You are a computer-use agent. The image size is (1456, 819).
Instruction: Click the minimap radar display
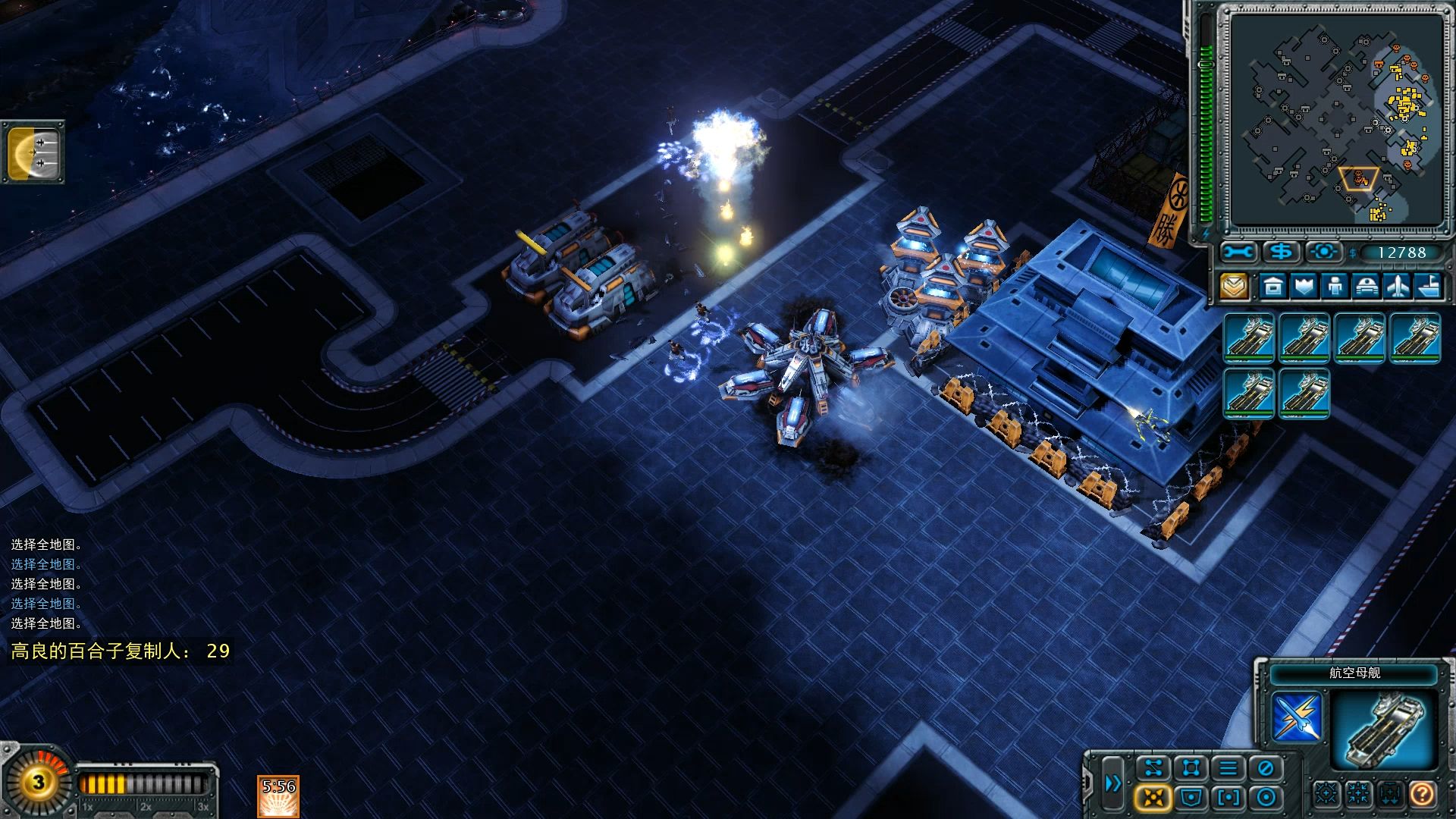[1335, 120]
